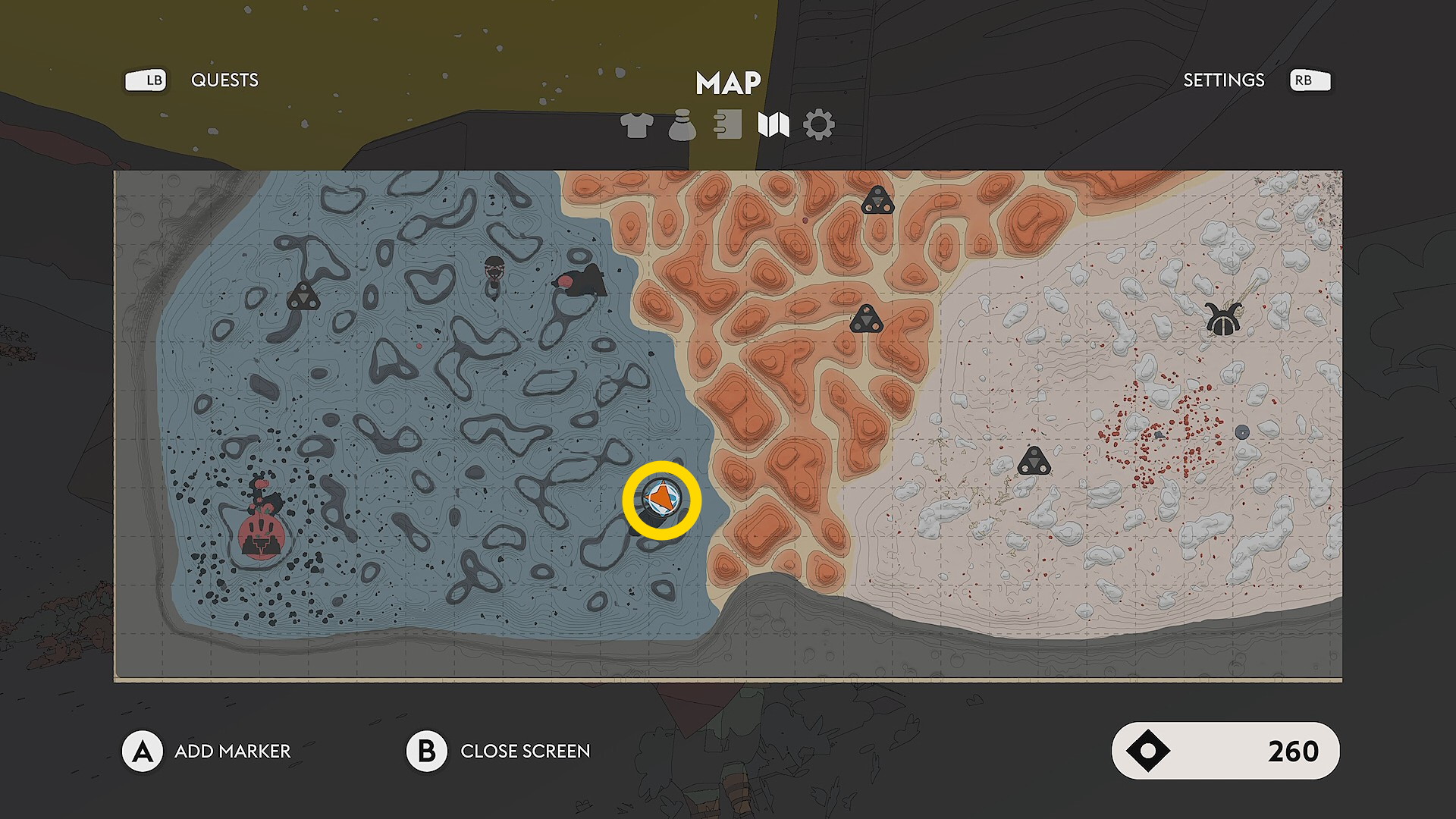1456x819 pixels.
Task: Switch to the inventory bag tab
Action: tap(682, 125)
